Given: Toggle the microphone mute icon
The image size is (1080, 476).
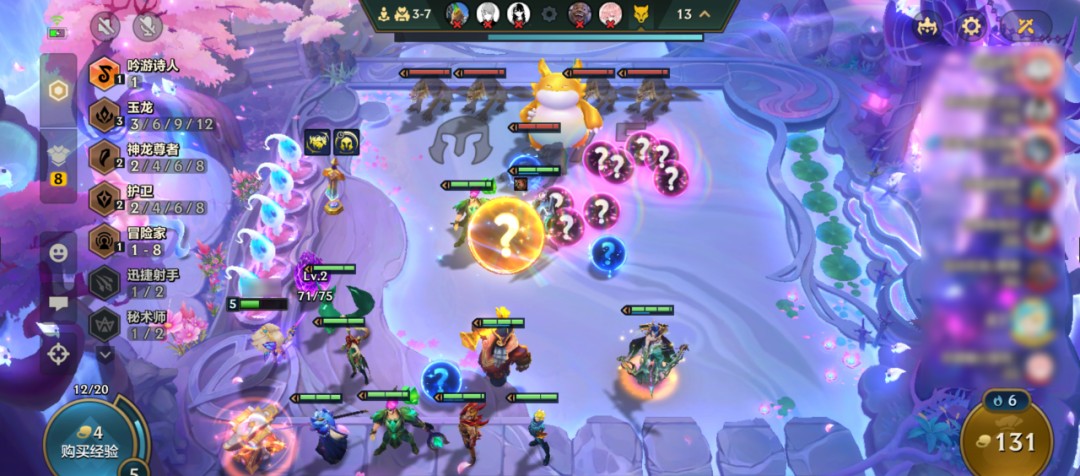Looking at the screenshot, I should 148,27.
